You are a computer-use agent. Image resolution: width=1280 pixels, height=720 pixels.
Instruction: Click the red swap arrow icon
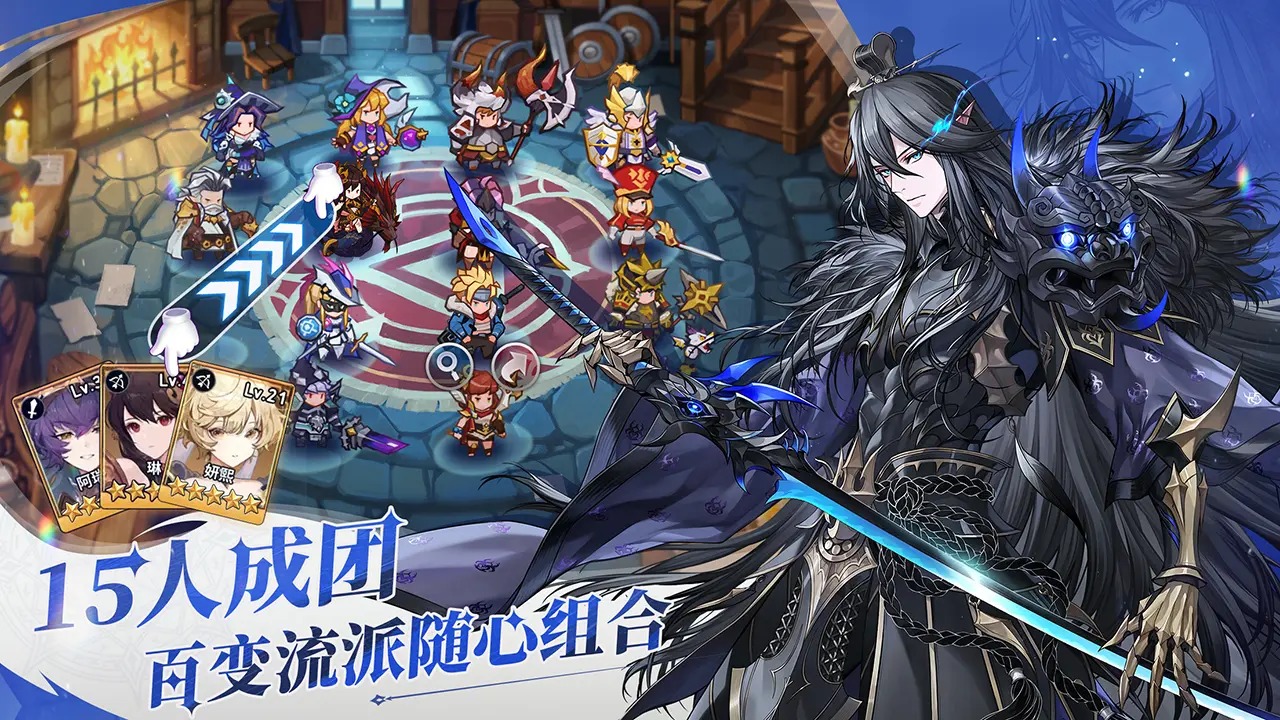pyautogui.click(x=517, y=366)
